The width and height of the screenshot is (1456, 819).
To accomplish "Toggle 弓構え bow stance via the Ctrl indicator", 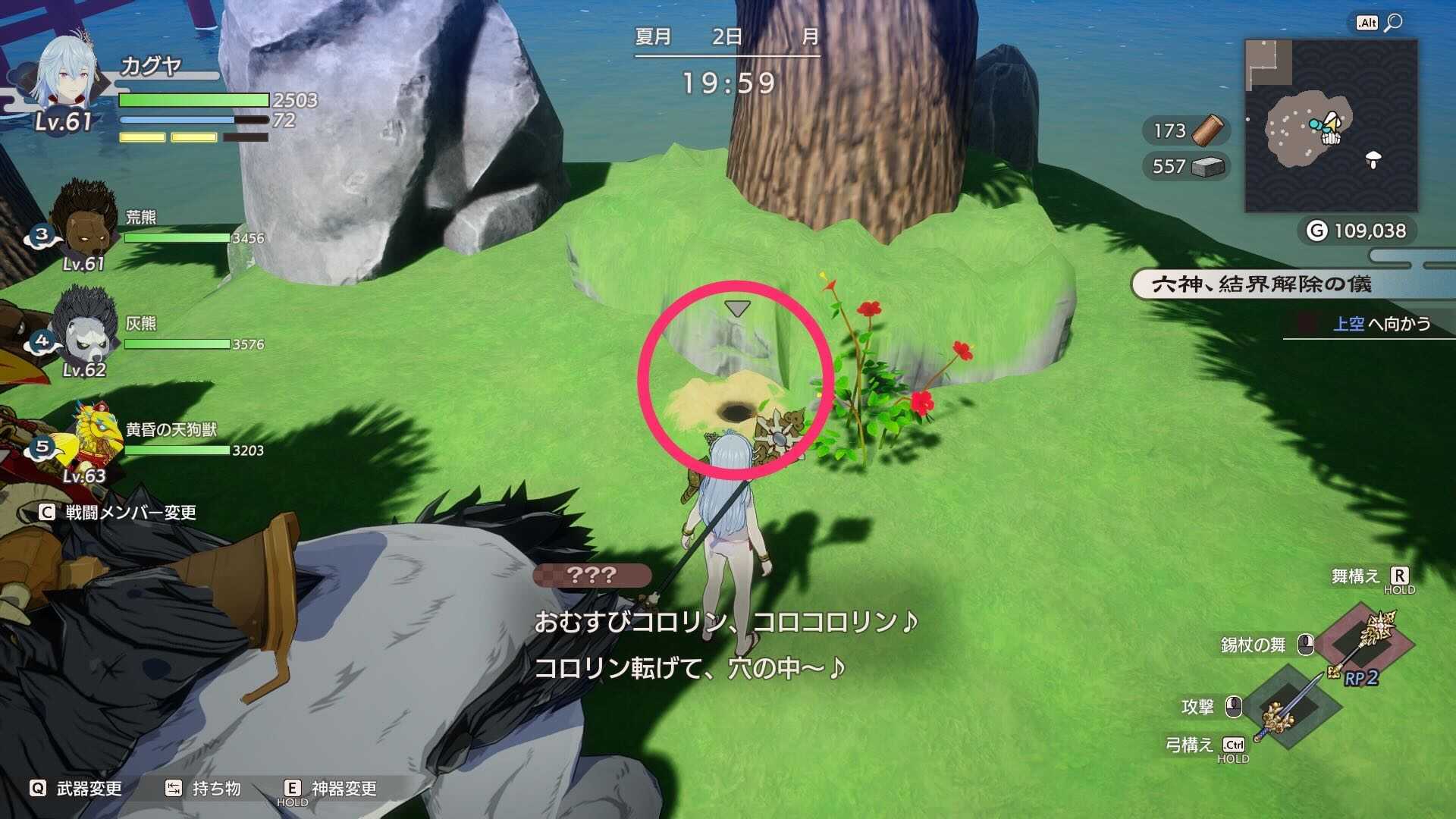I will [1235, 745].
